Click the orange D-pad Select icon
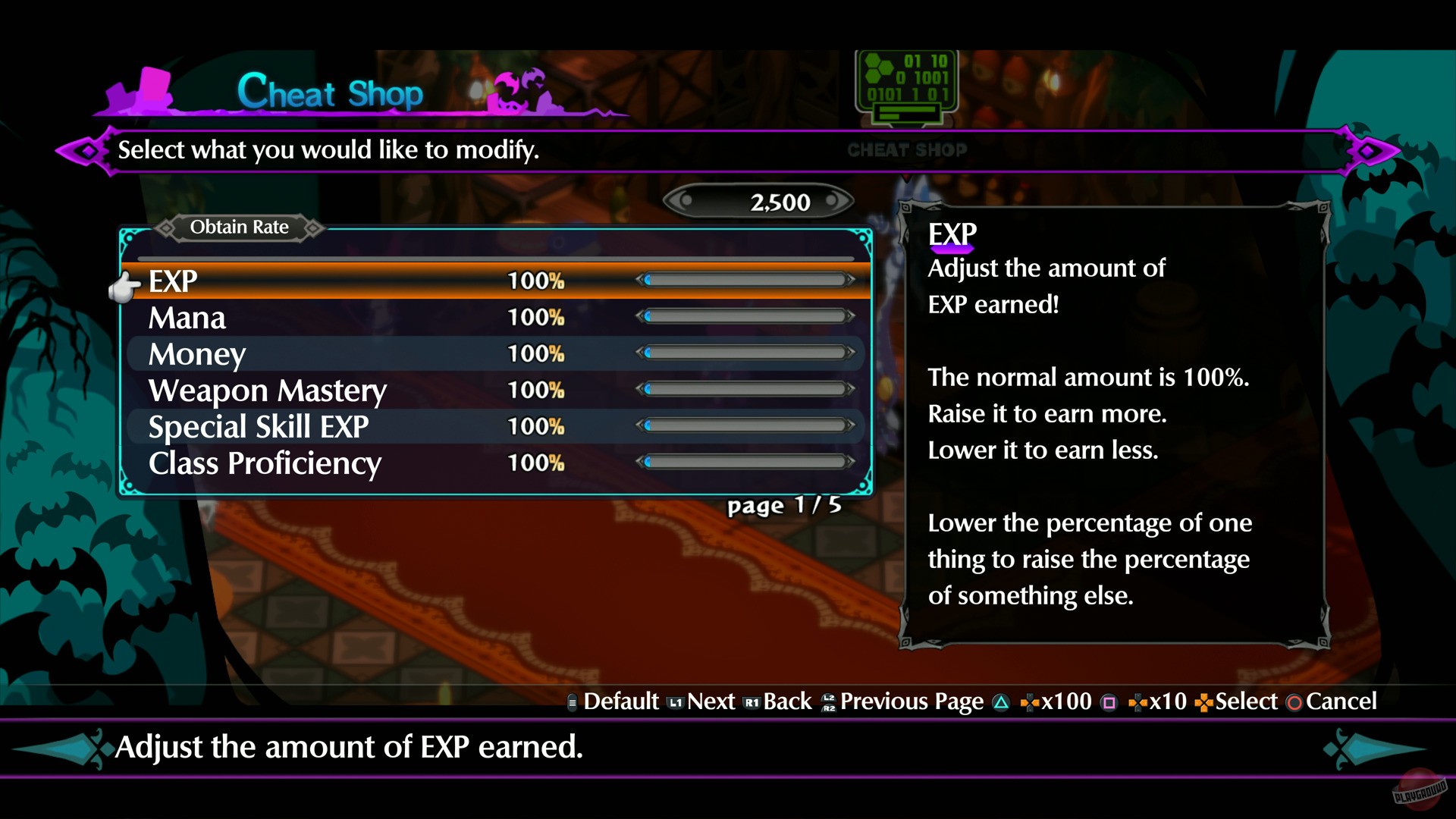 pyautogui.click(x=1203, y=701)
